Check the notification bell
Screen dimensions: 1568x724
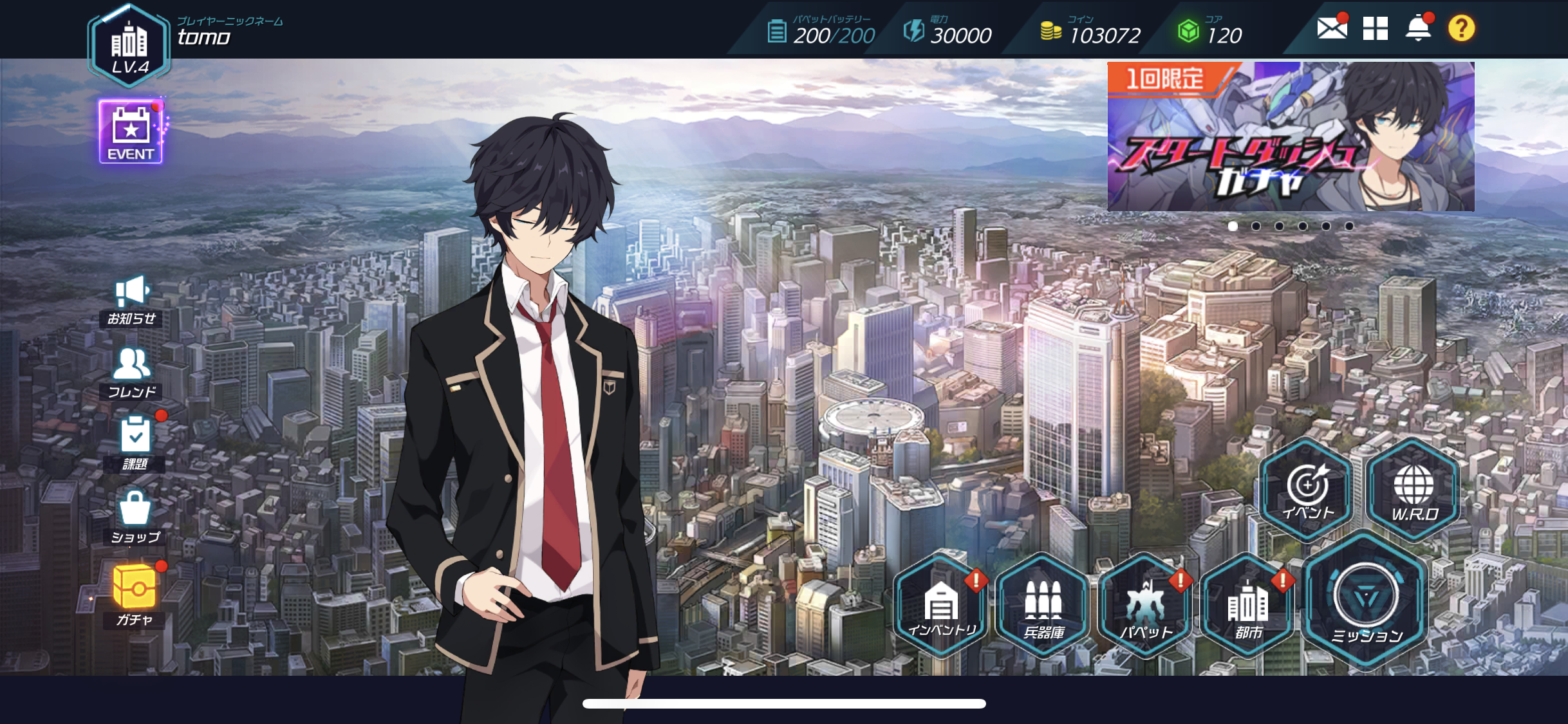click(x=1418, y=28)
